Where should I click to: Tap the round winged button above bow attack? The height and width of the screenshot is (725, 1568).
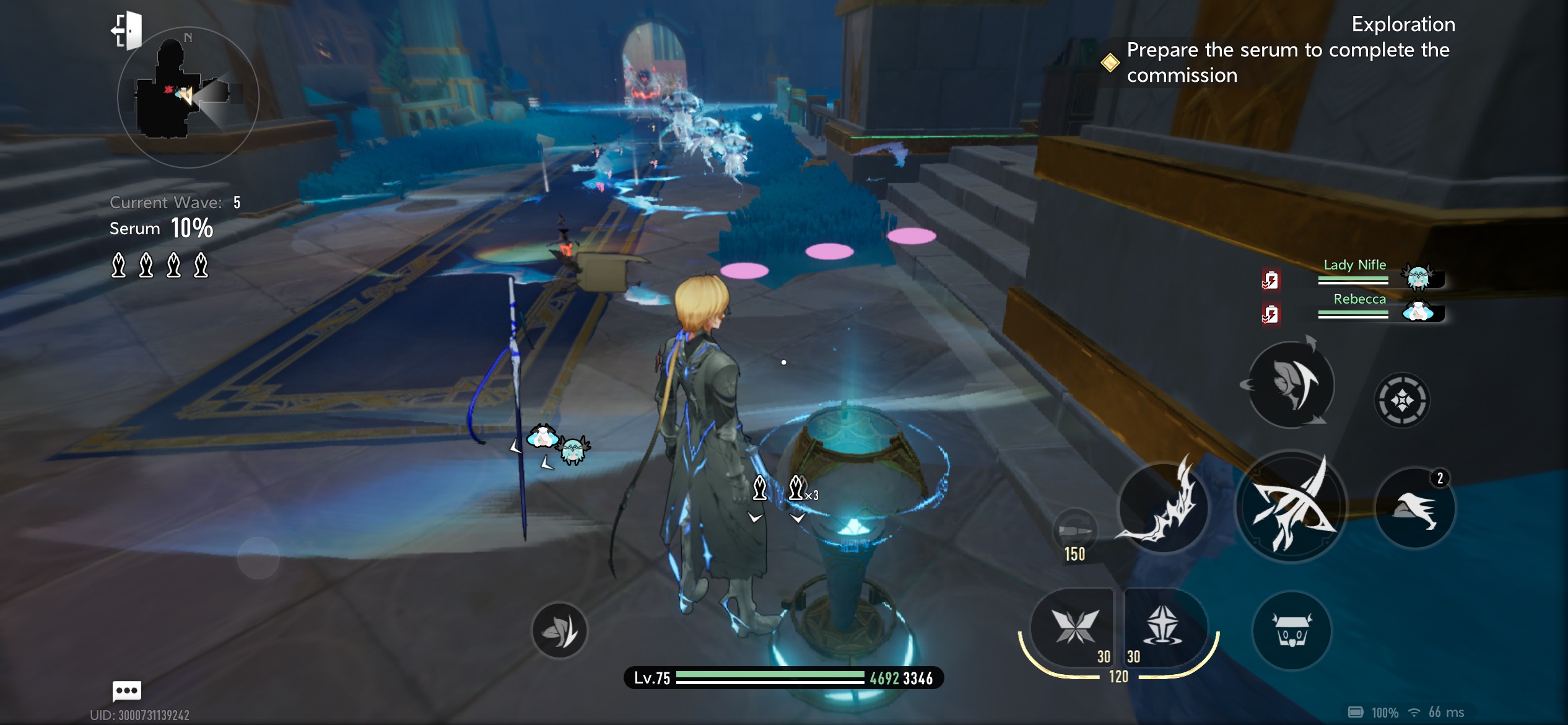[1291, 385]
